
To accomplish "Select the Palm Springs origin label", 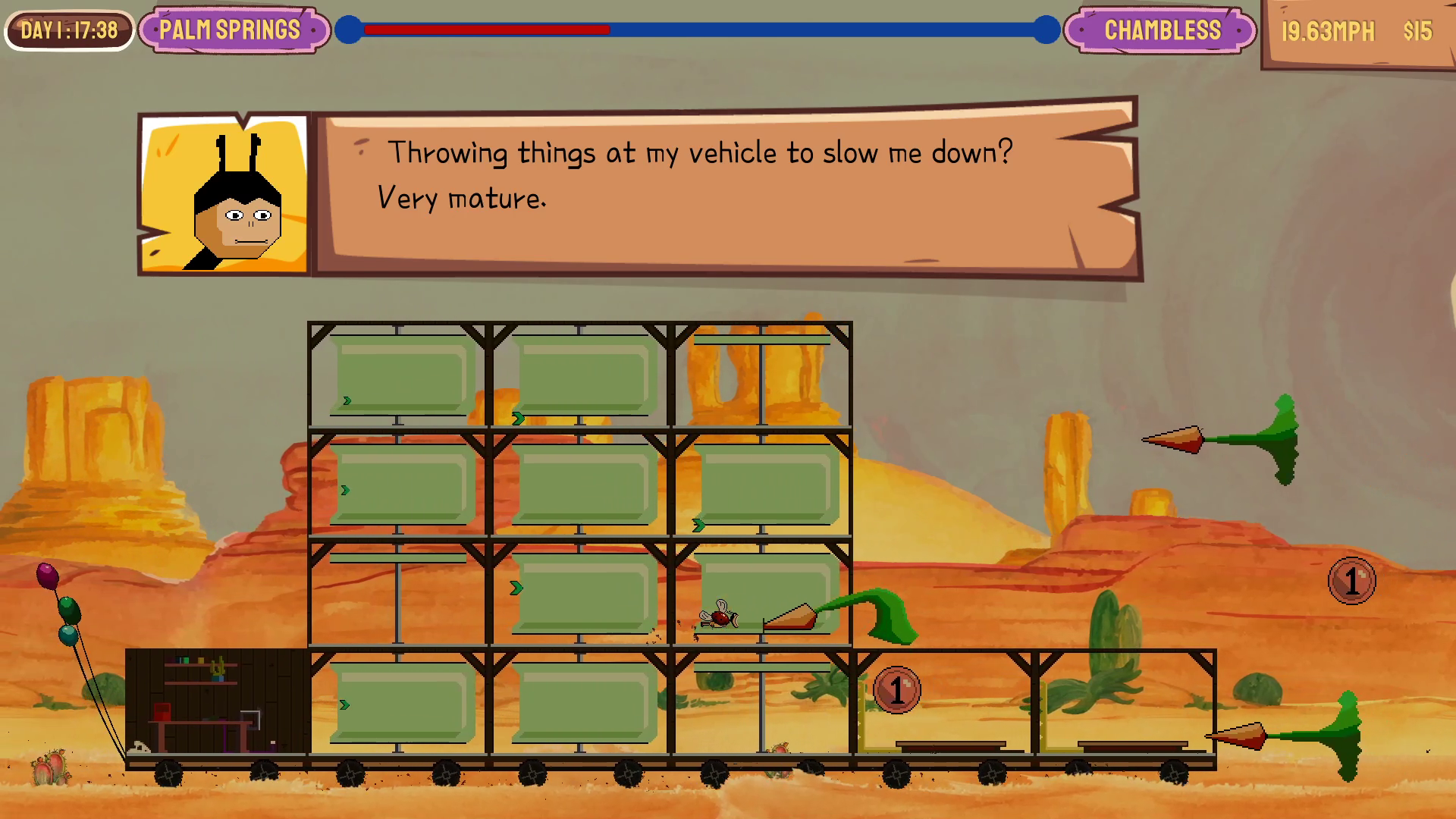I will click(x=231, y=30).
